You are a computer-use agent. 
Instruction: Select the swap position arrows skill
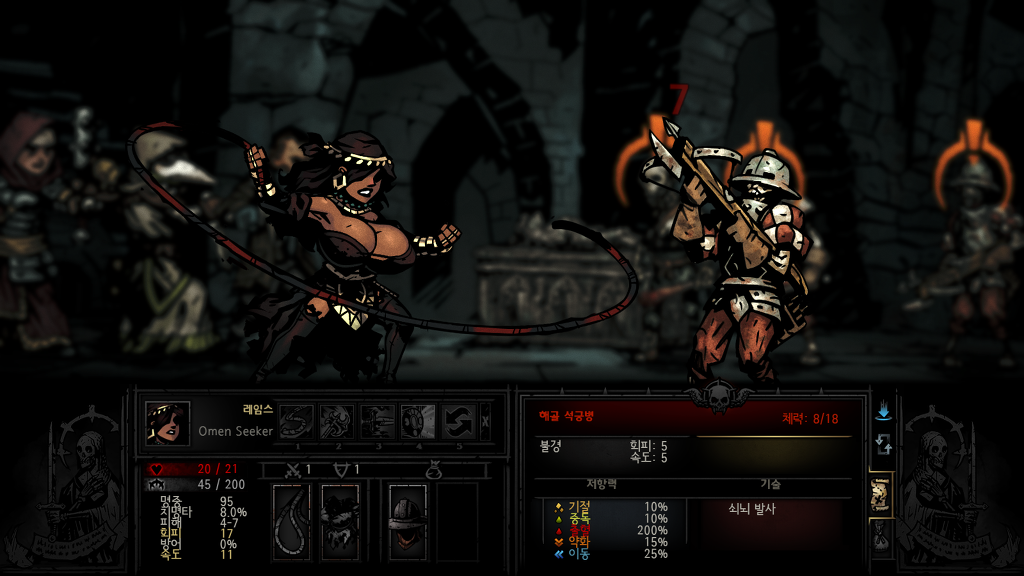459,422
